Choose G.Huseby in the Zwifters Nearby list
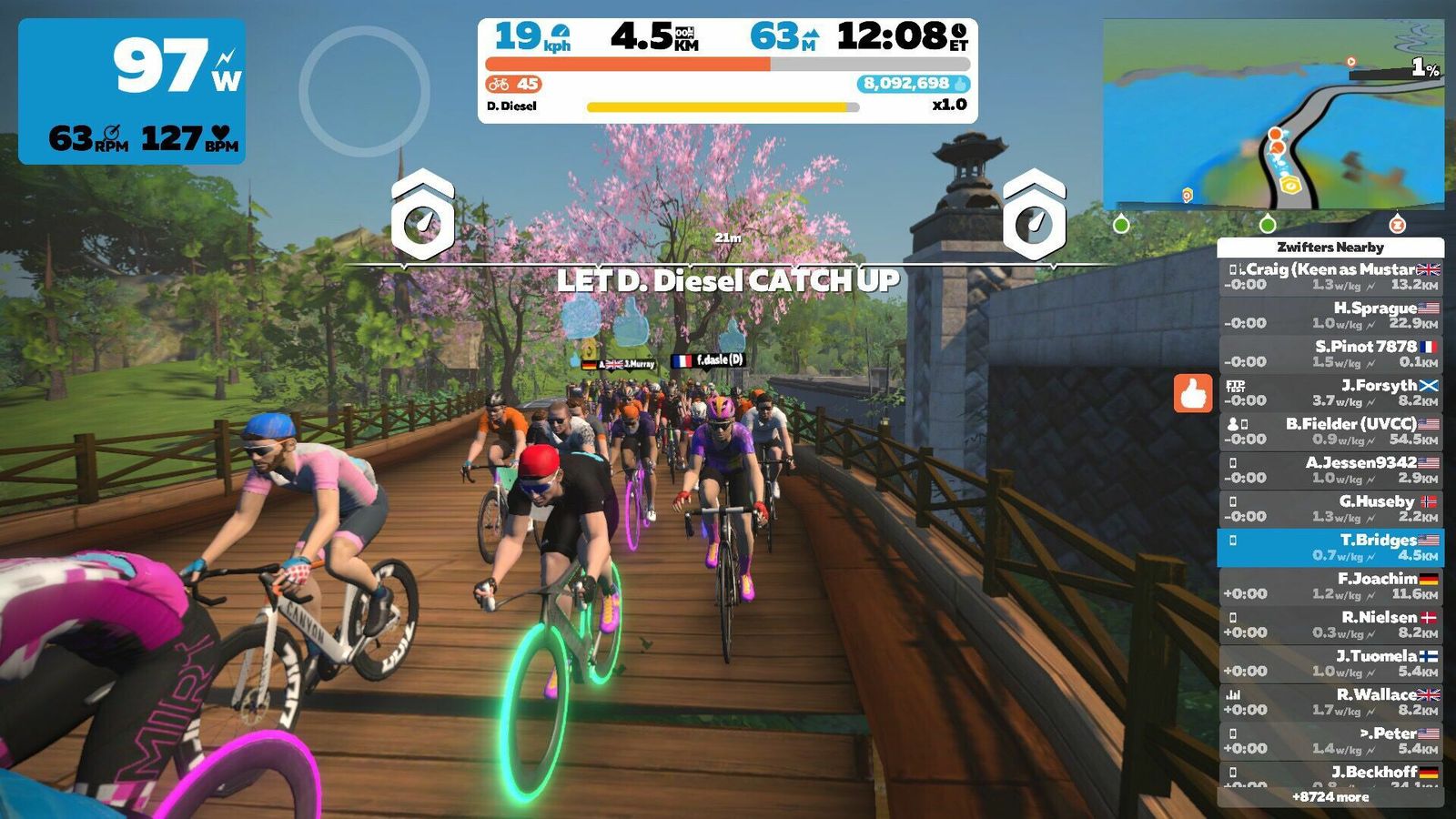Viewport: 1456px width, 819px height. pyautogui.click(x=1330, y=509)
